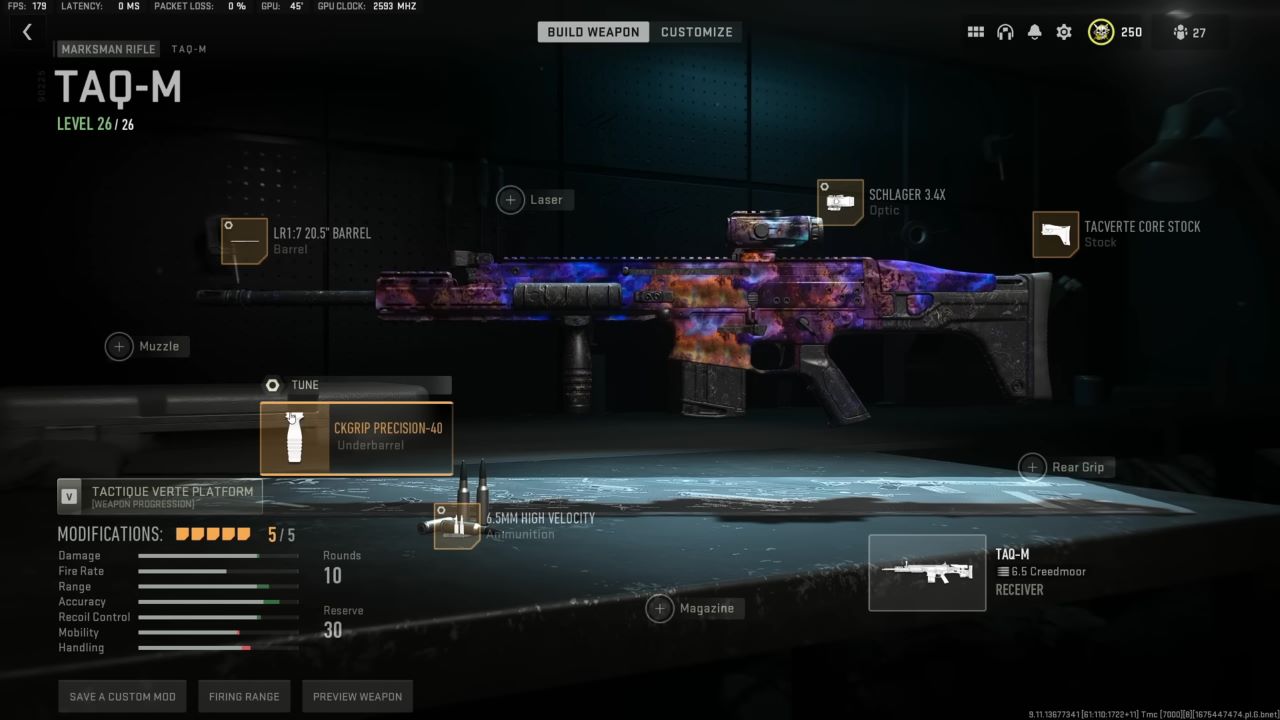This screenshot has width=1280, height=720.
Task: Open the notifications bell
Action: (1034, 31)
